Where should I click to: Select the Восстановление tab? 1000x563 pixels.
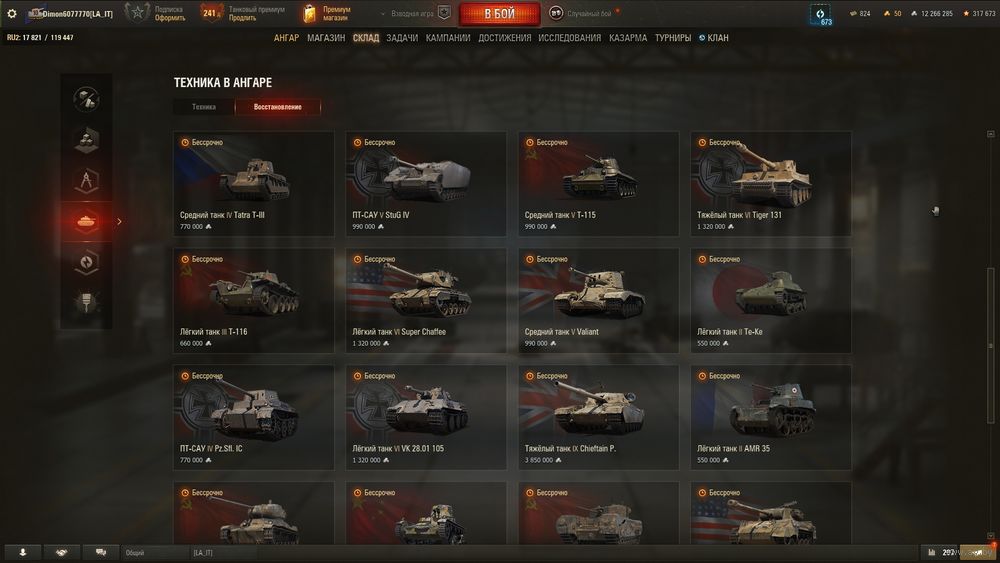pos(278,107)
